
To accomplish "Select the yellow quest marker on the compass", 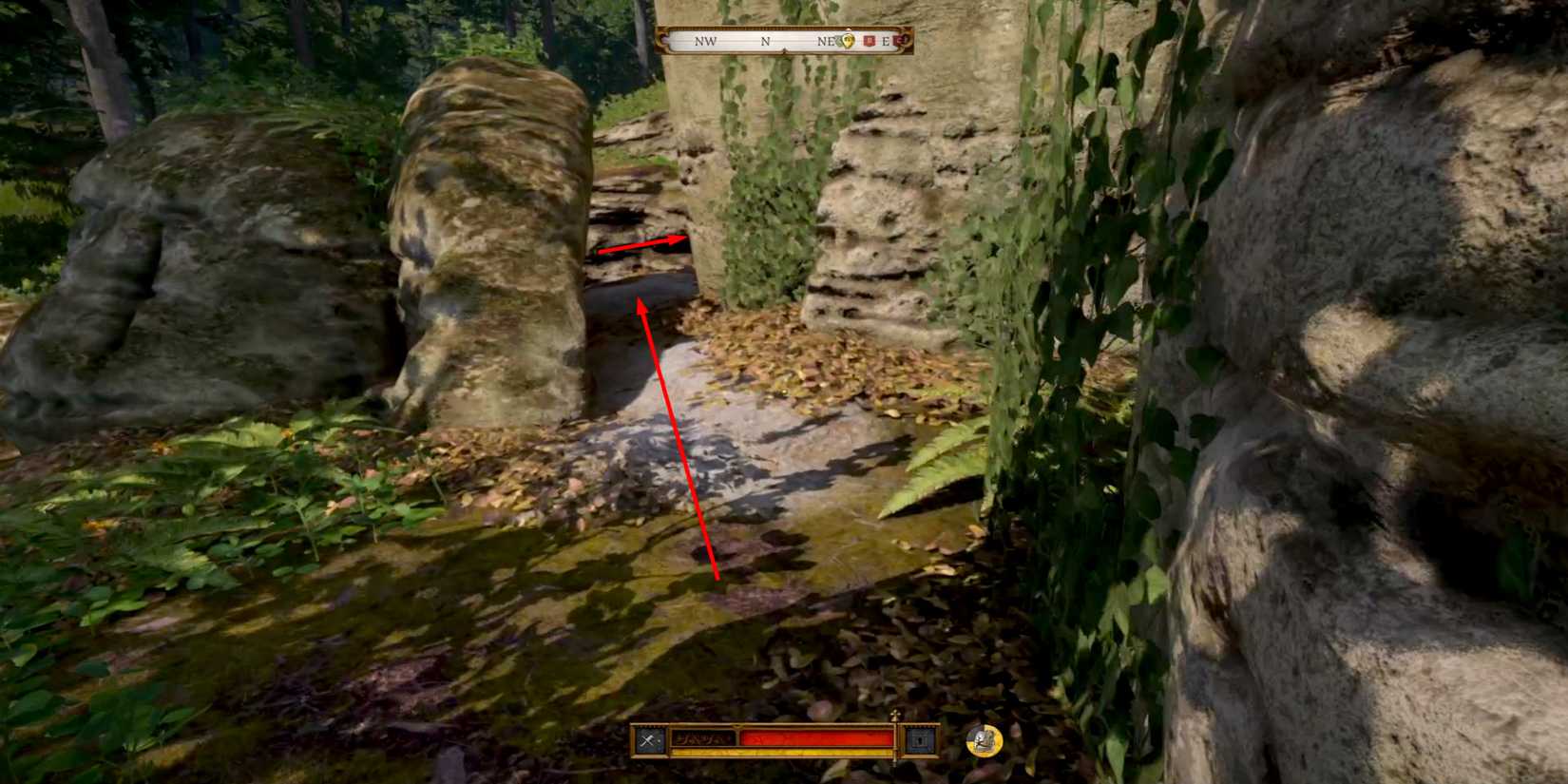I will pos(848,41).
